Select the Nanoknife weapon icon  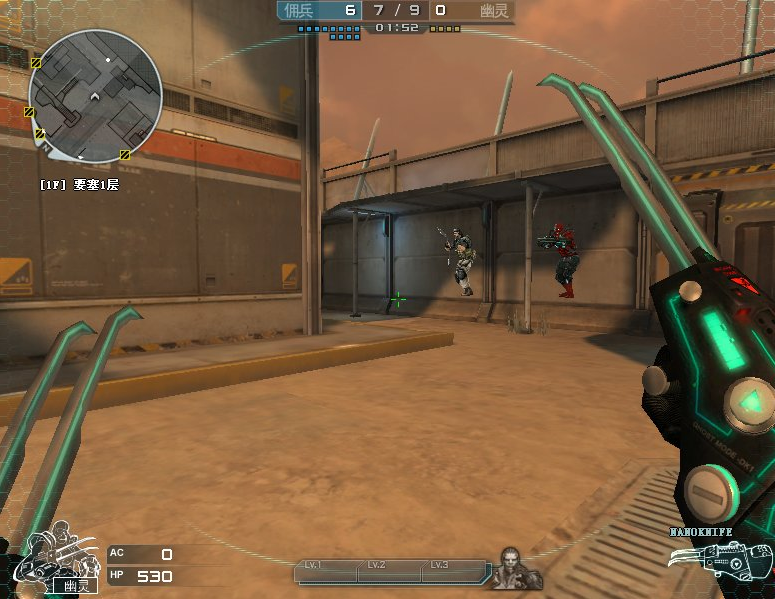tap(734, 559)
